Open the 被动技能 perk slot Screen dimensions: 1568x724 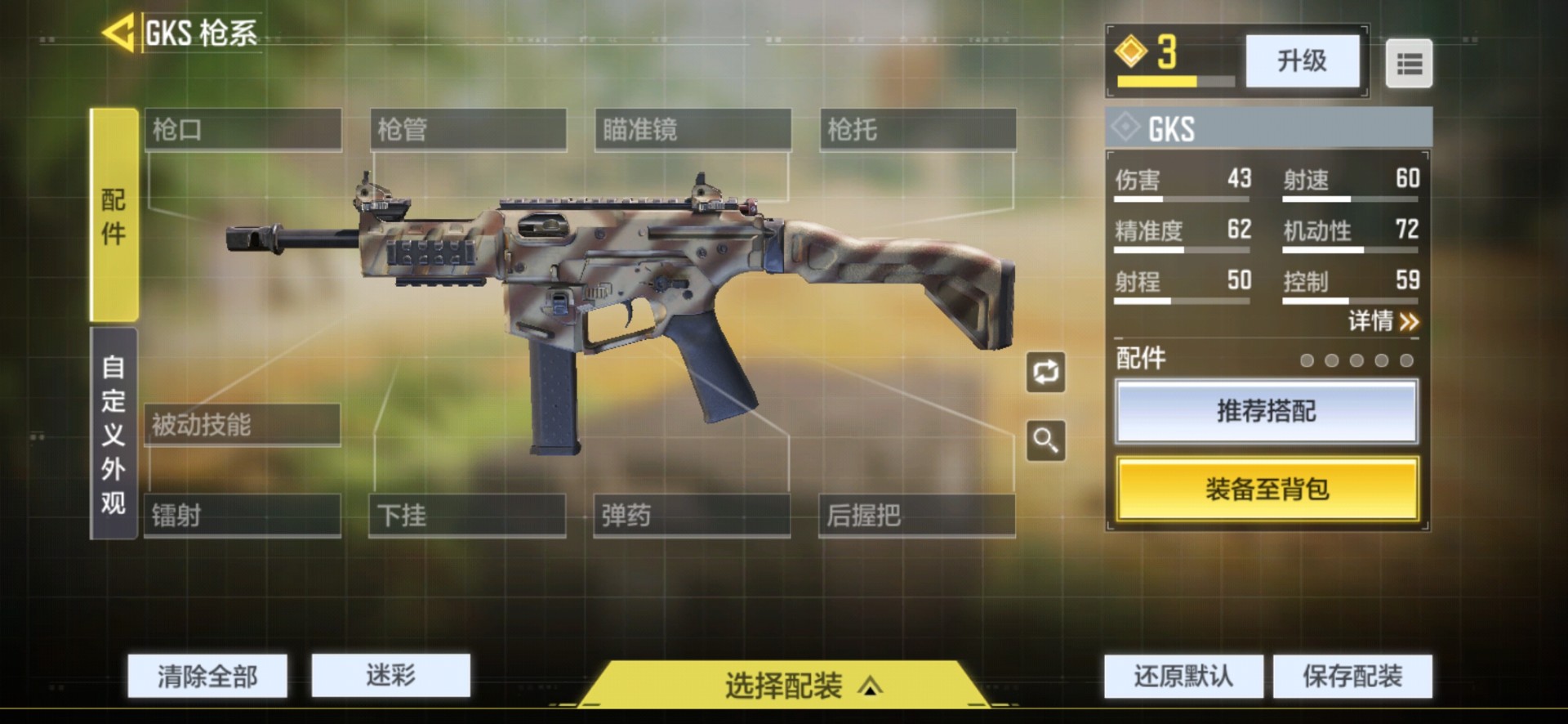pos(242,425)
